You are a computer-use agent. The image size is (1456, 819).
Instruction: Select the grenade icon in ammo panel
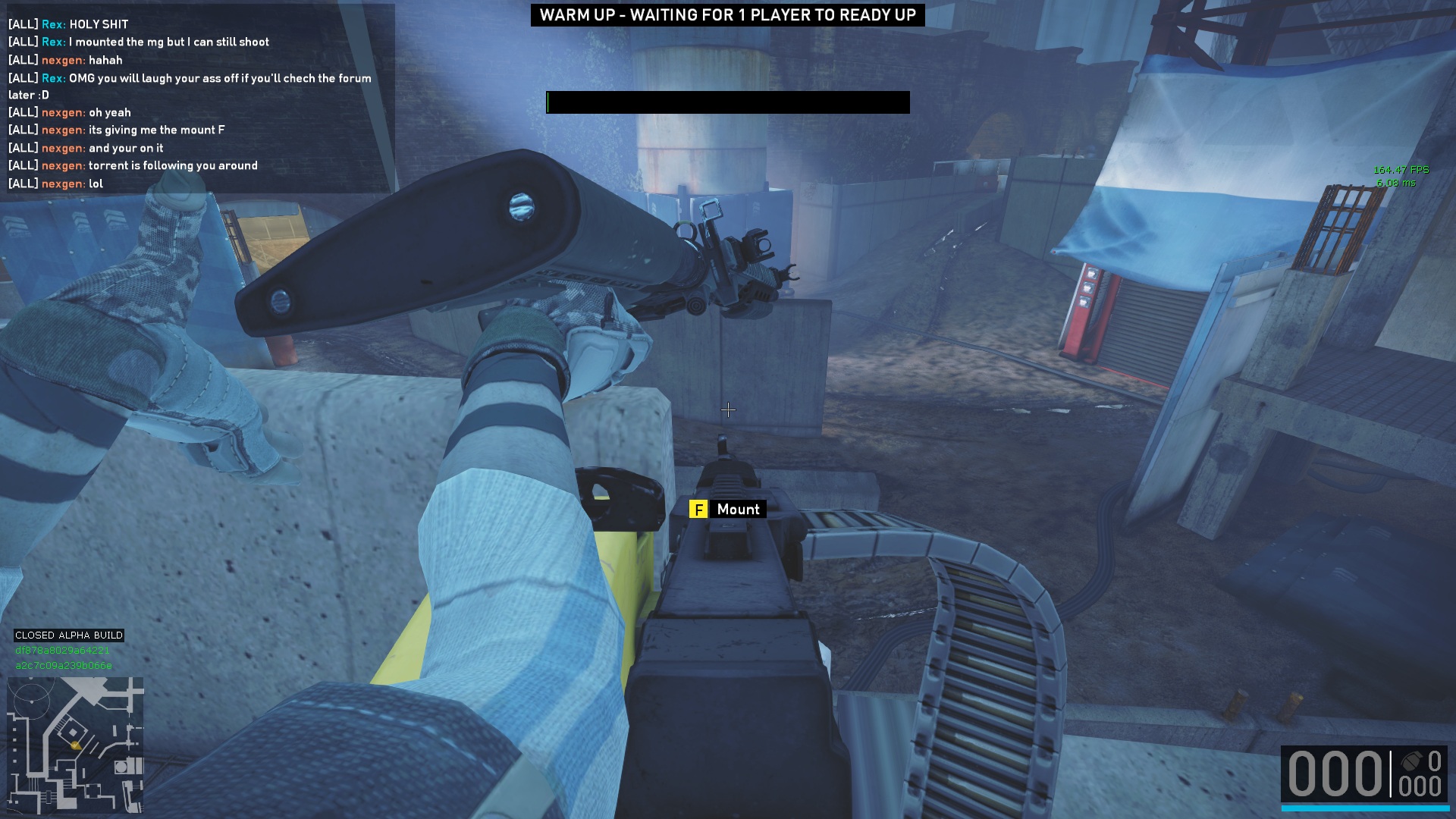click(1410, 761)
